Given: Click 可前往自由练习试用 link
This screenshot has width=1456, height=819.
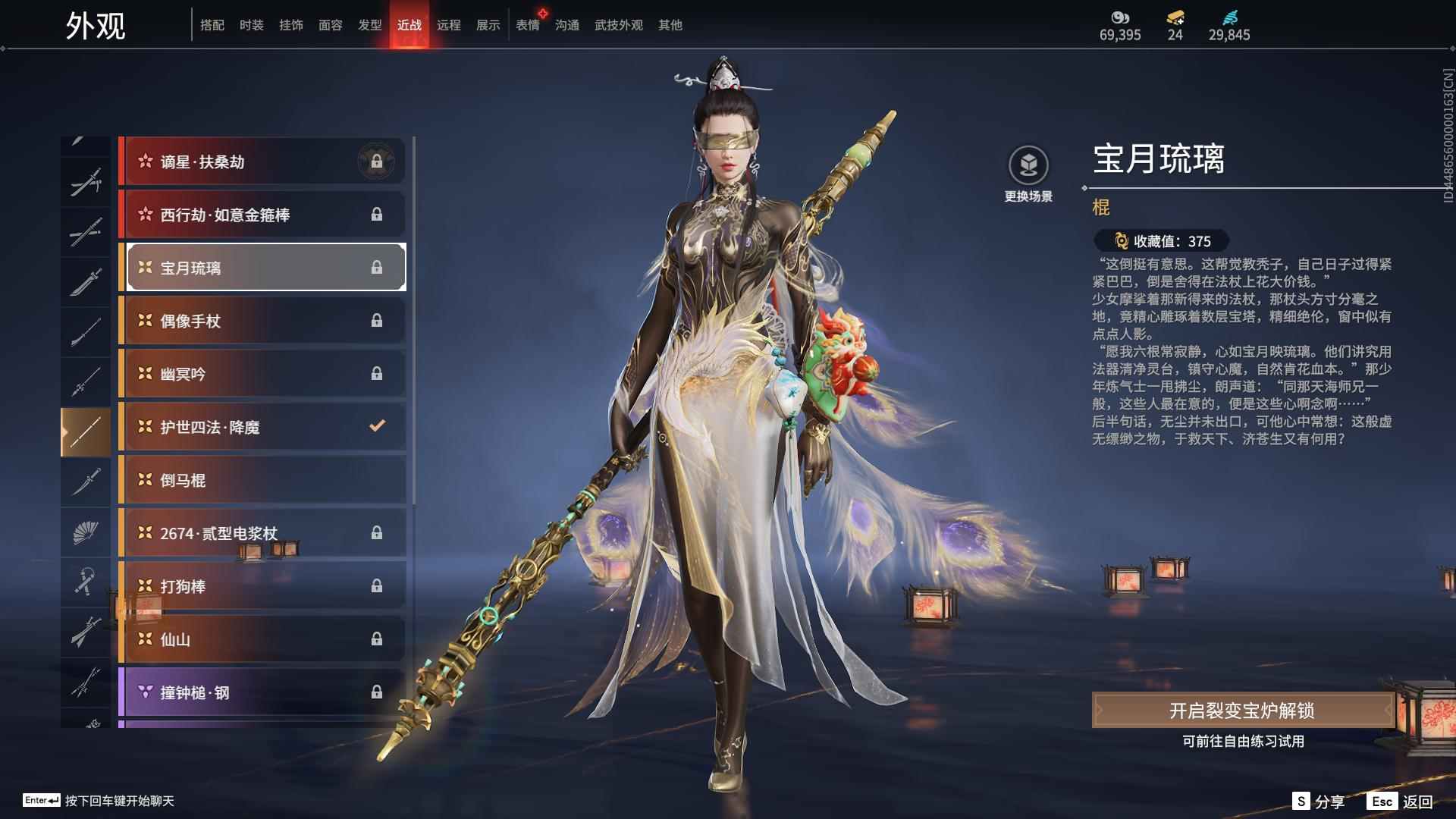Looking at the screenshot, I should click(x=1245, y=743).
